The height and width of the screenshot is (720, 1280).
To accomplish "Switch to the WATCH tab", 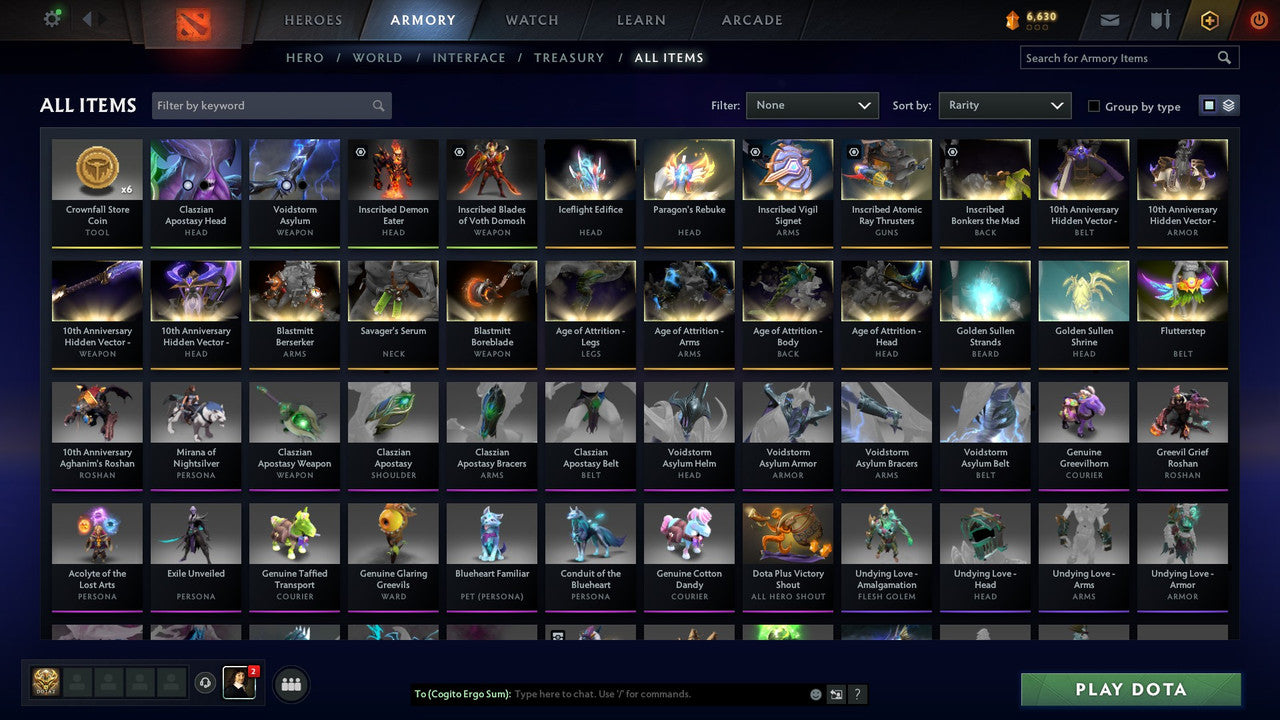I will [531, 19].
